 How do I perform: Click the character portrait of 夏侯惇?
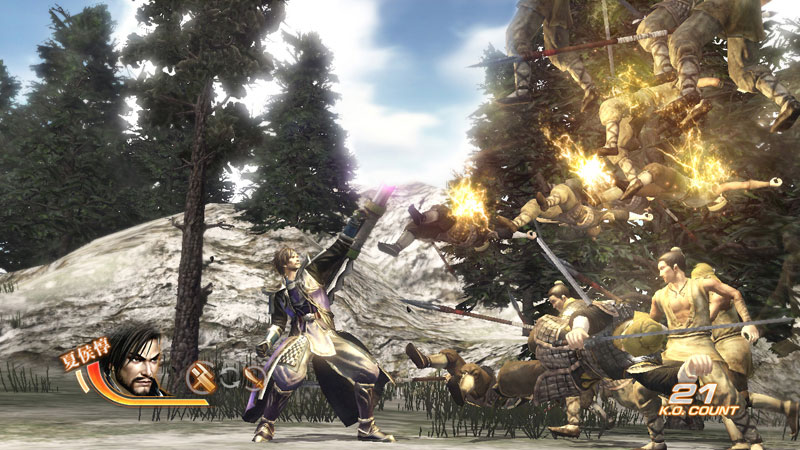[136, 364]
